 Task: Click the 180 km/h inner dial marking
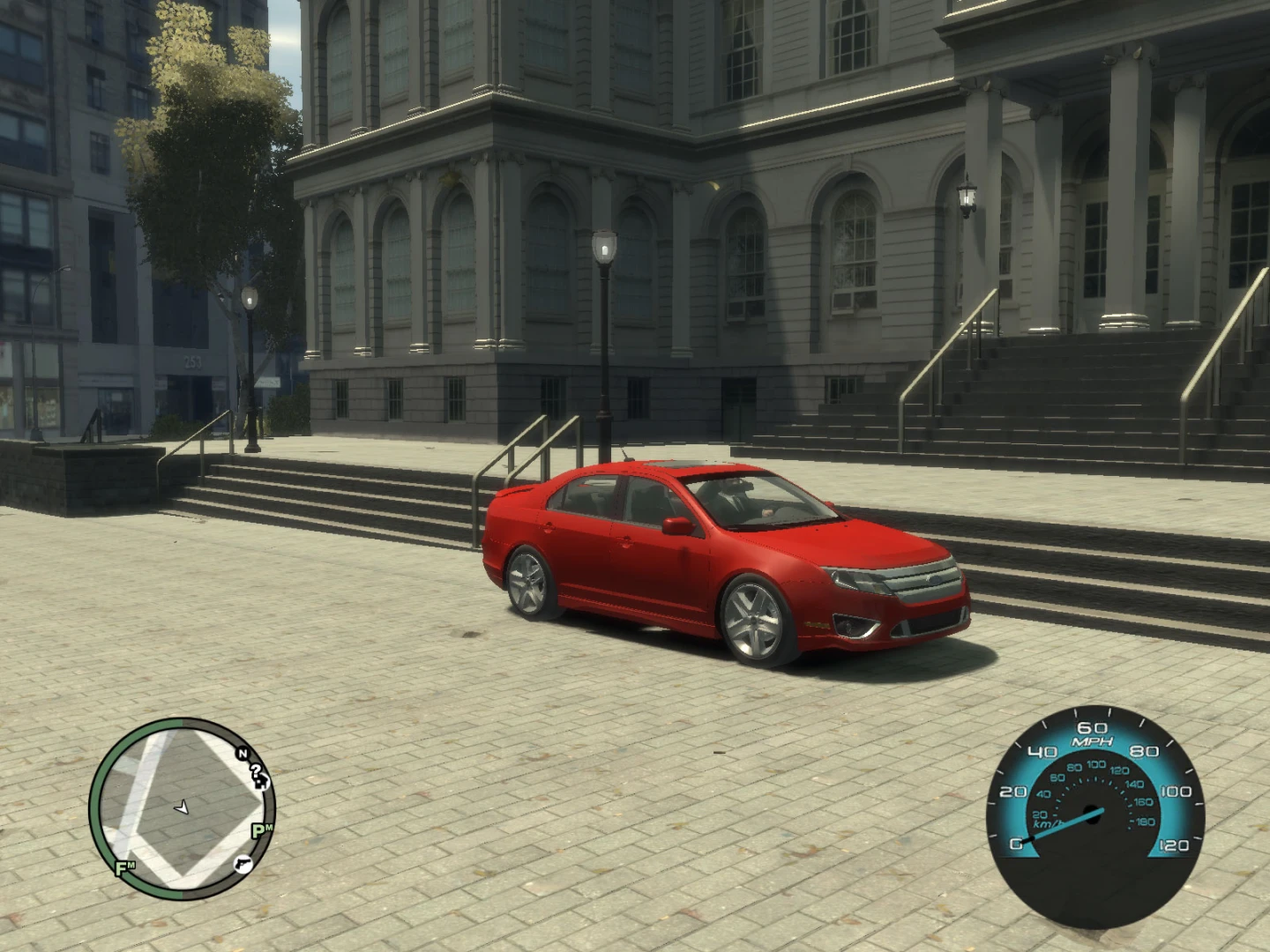pyautogui.click(x=1146, y=822)
